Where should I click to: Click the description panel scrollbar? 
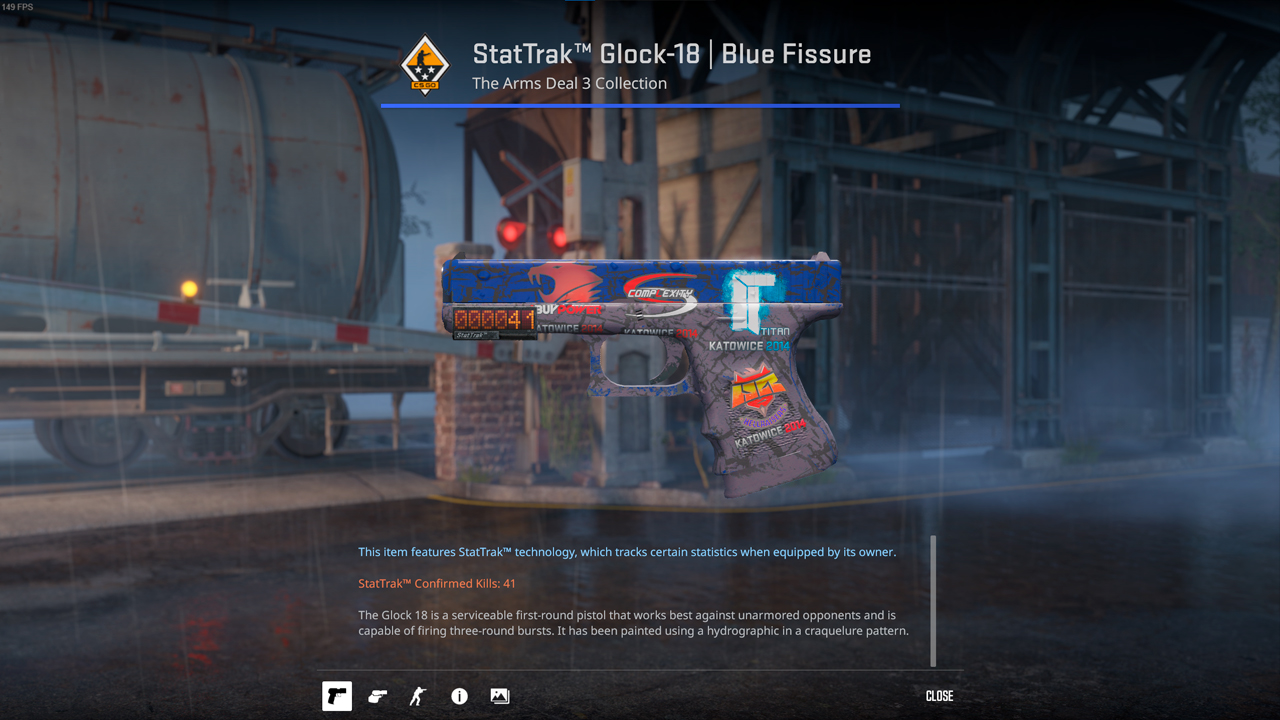click(x=933, y=600)
